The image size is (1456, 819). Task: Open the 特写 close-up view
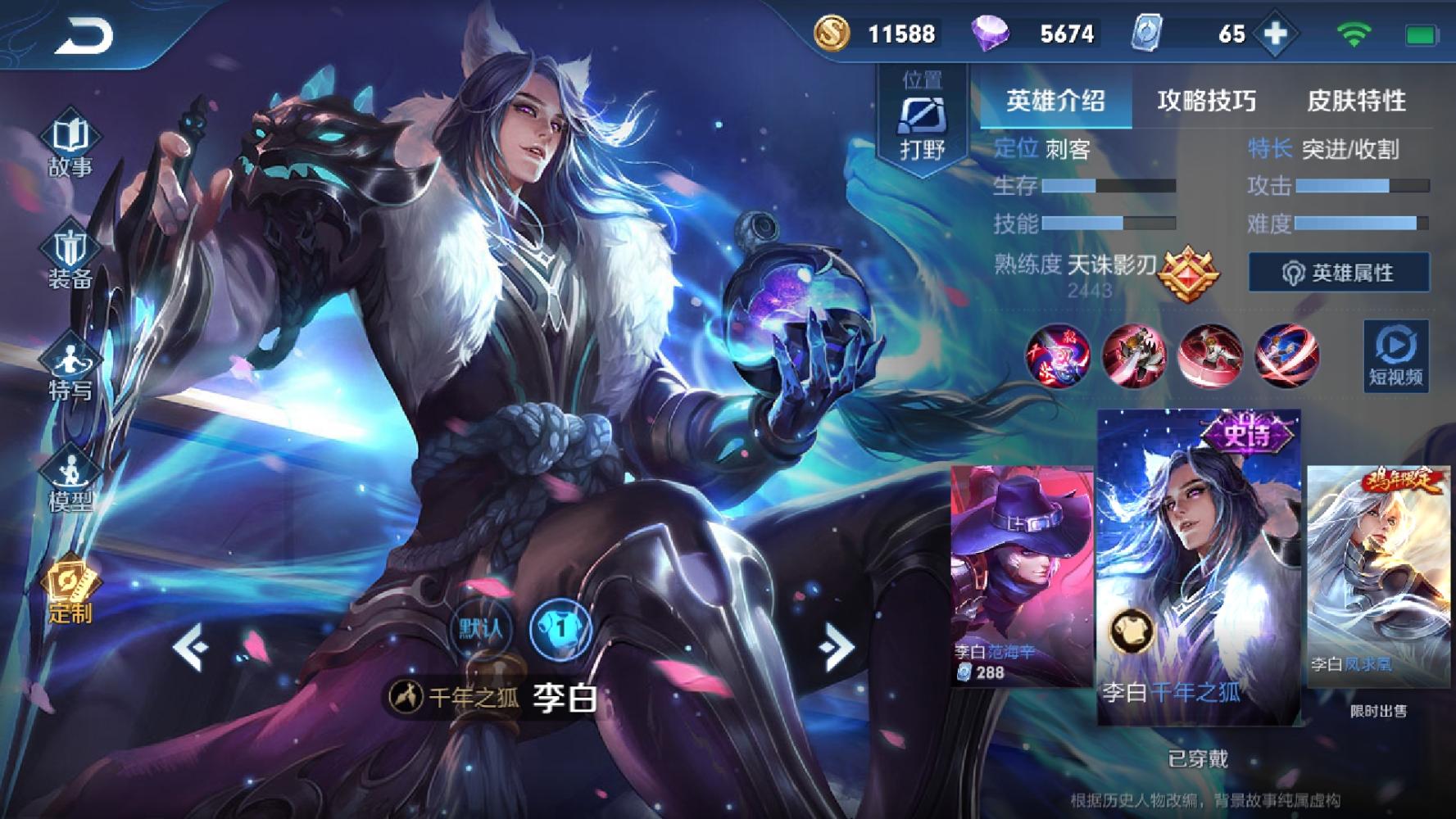(x=70, y=369)
